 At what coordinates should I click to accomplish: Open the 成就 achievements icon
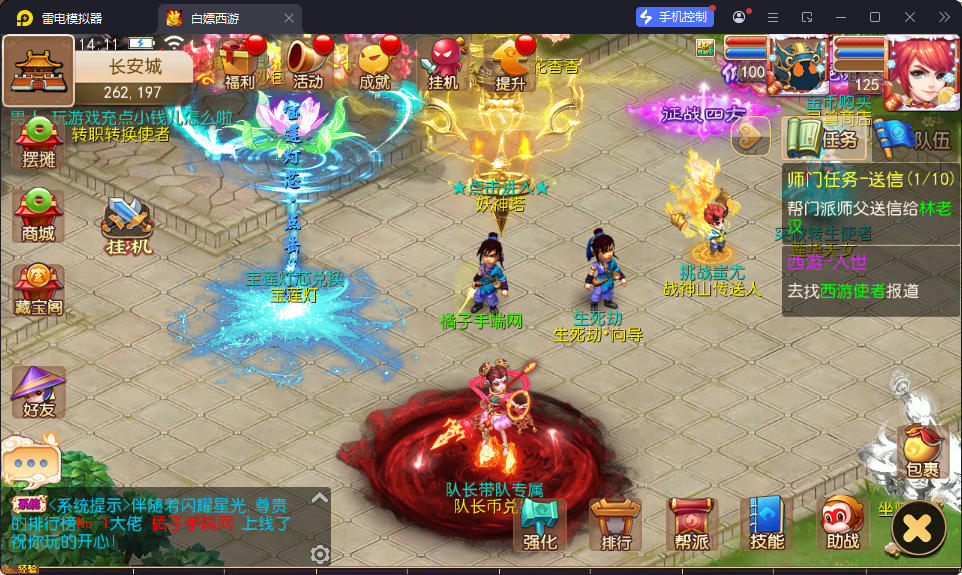pos(375,63)
